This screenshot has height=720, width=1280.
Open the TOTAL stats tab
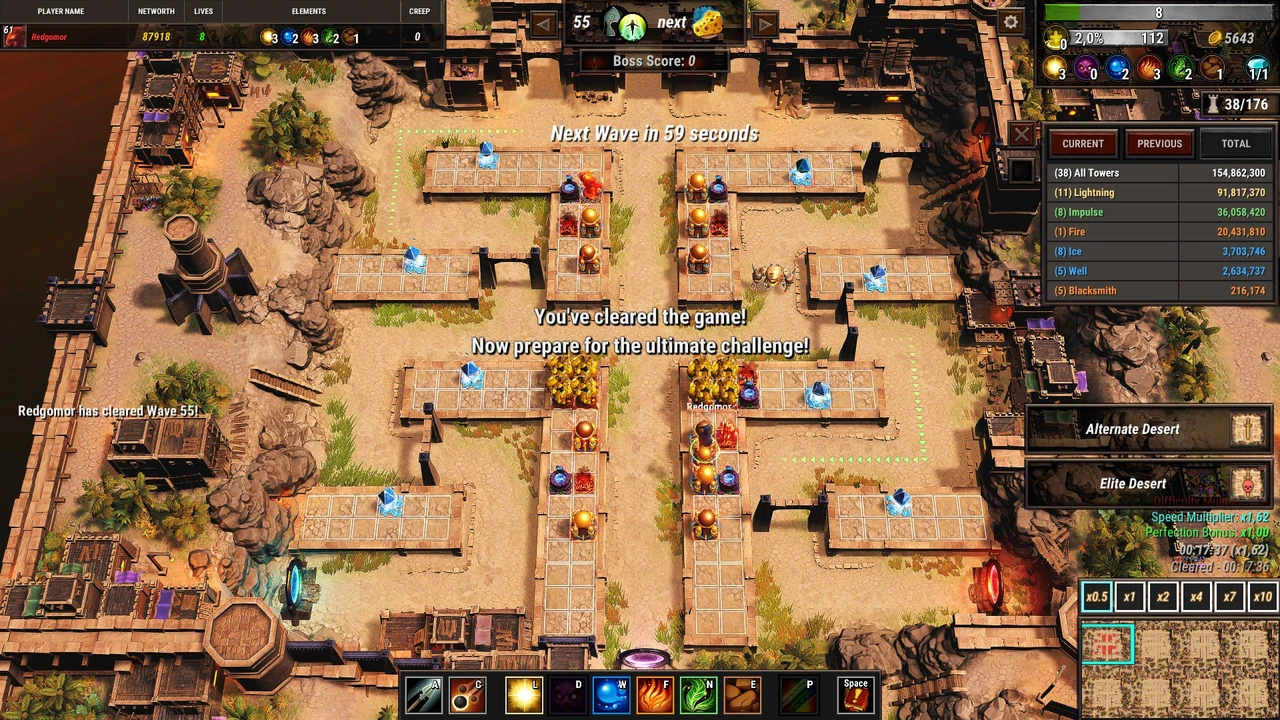click(x=1235, y=143)
